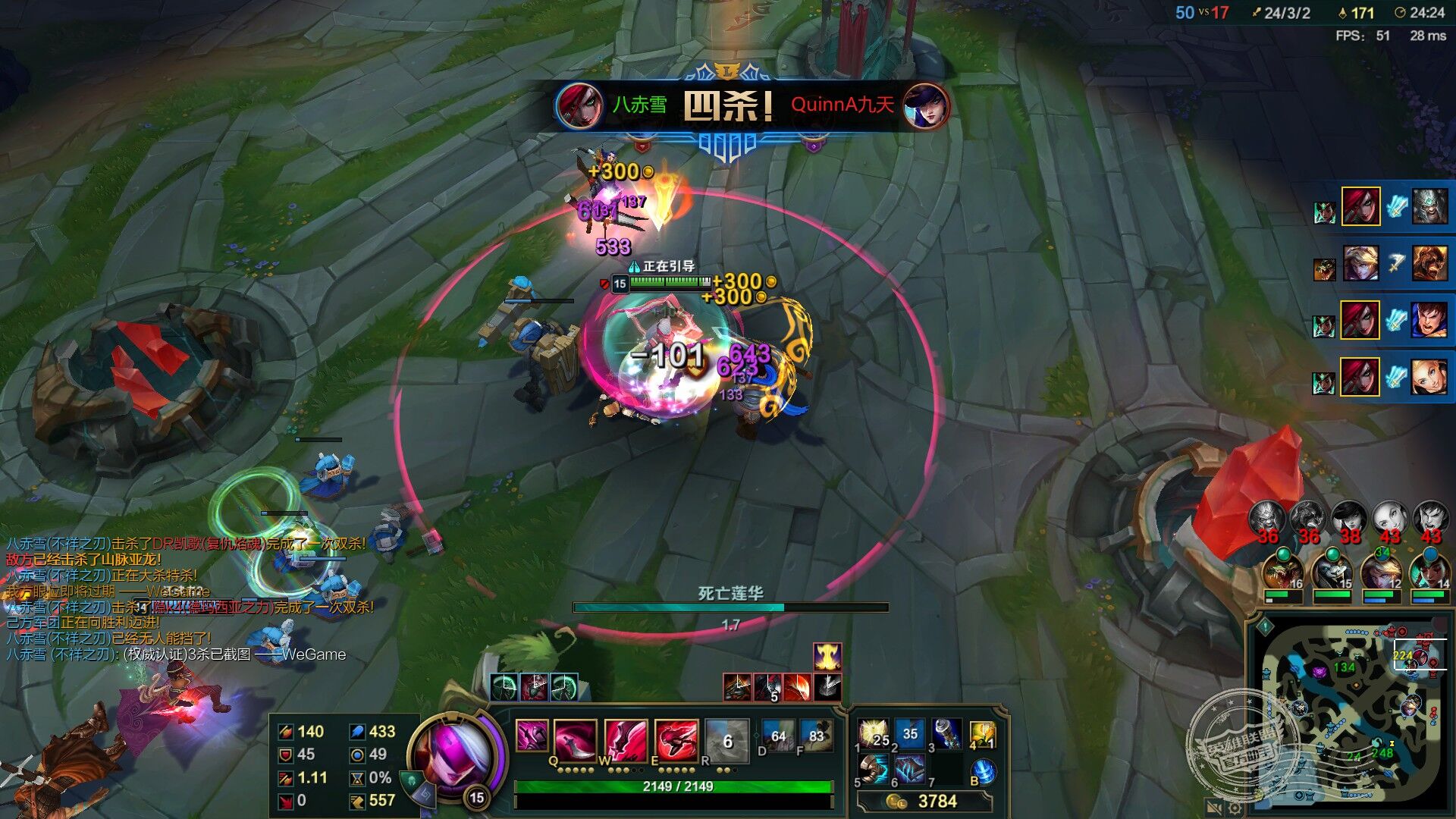Use the E ability Shunpo
The width and height of the screenshot is (1456, 819).
(x=676, y=739)
